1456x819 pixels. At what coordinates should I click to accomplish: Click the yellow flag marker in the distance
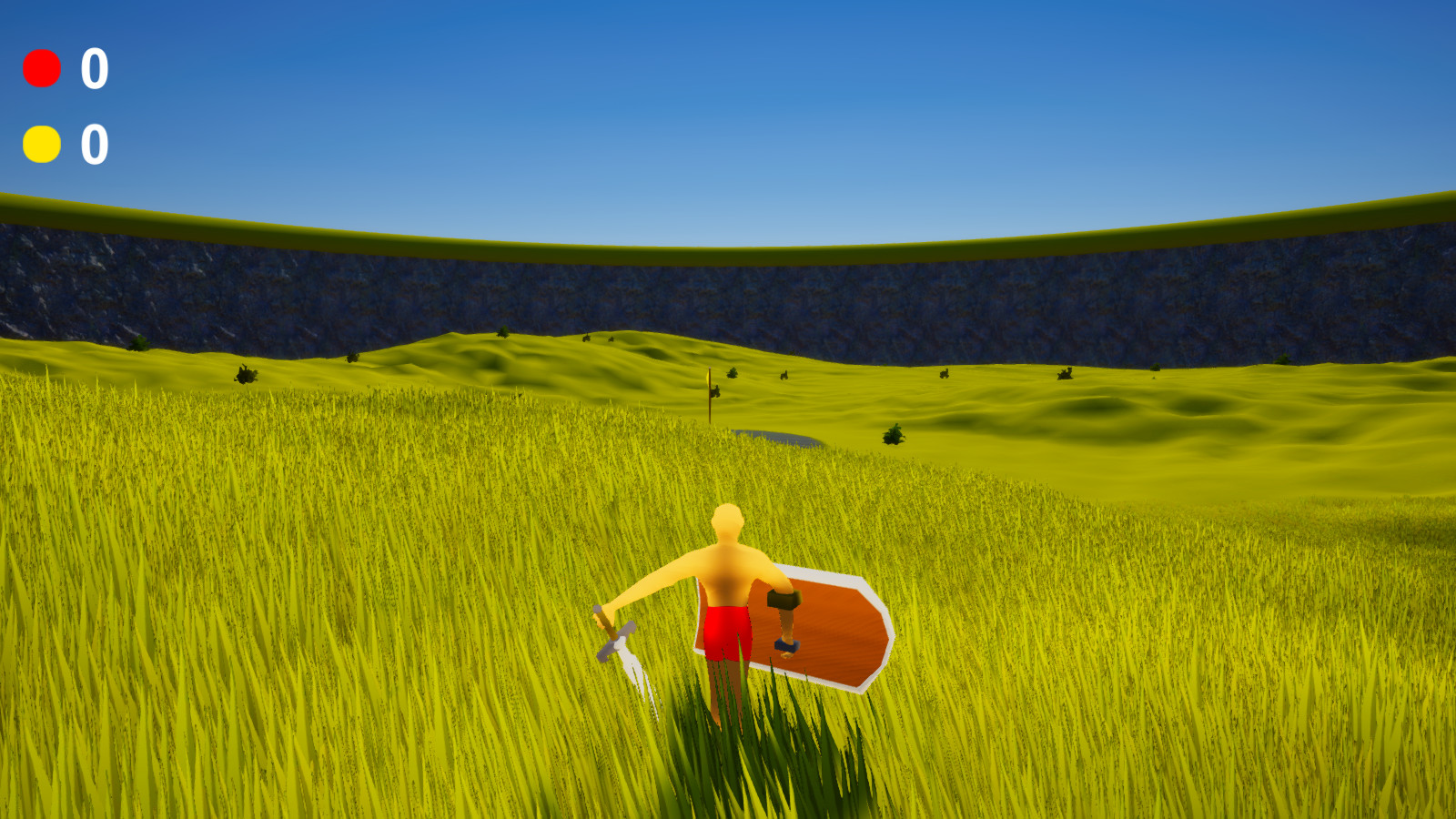709,378
